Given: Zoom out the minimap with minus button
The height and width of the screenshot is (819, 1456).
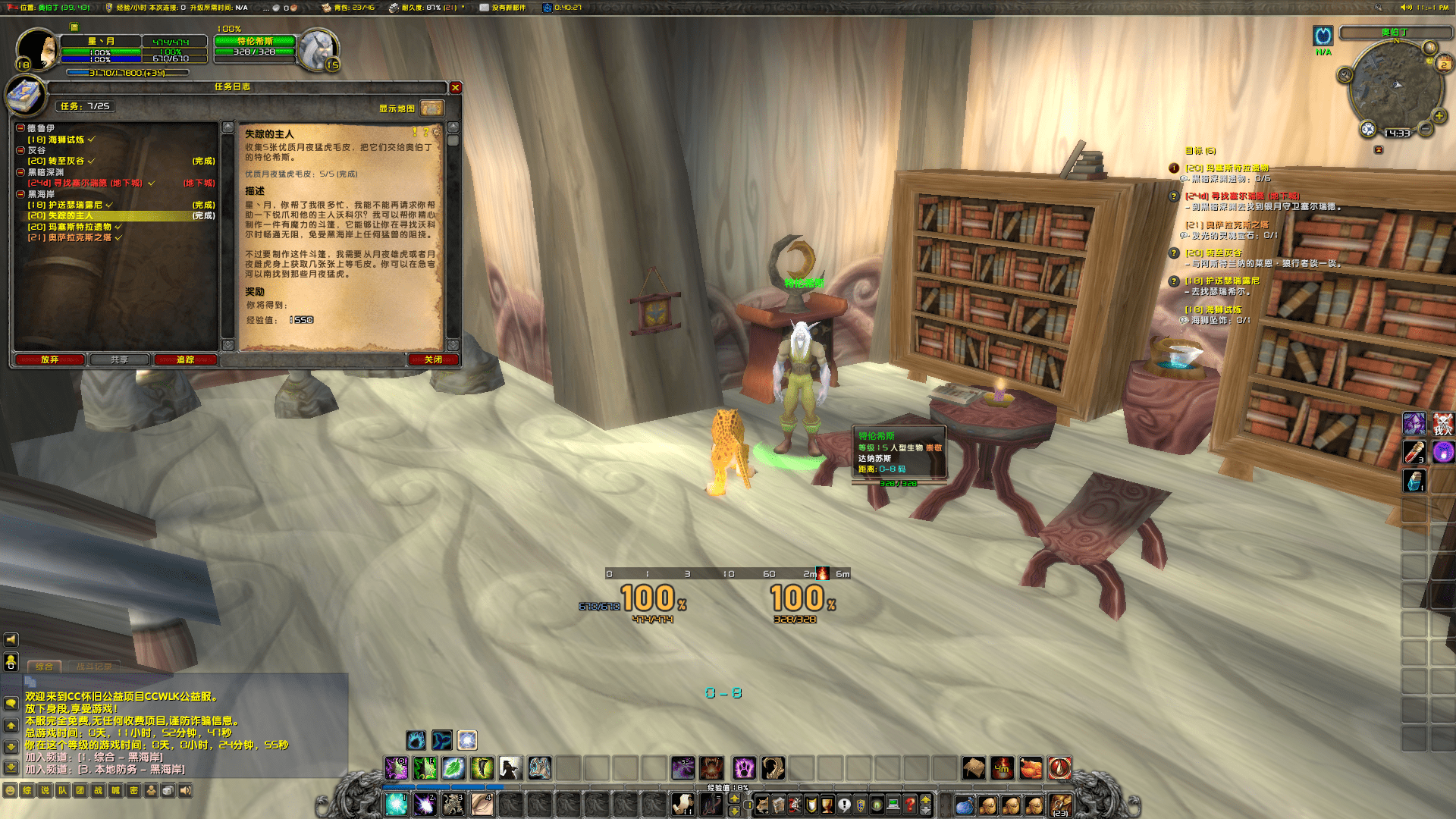Looking at the screenshot, I should point(1426,130).
